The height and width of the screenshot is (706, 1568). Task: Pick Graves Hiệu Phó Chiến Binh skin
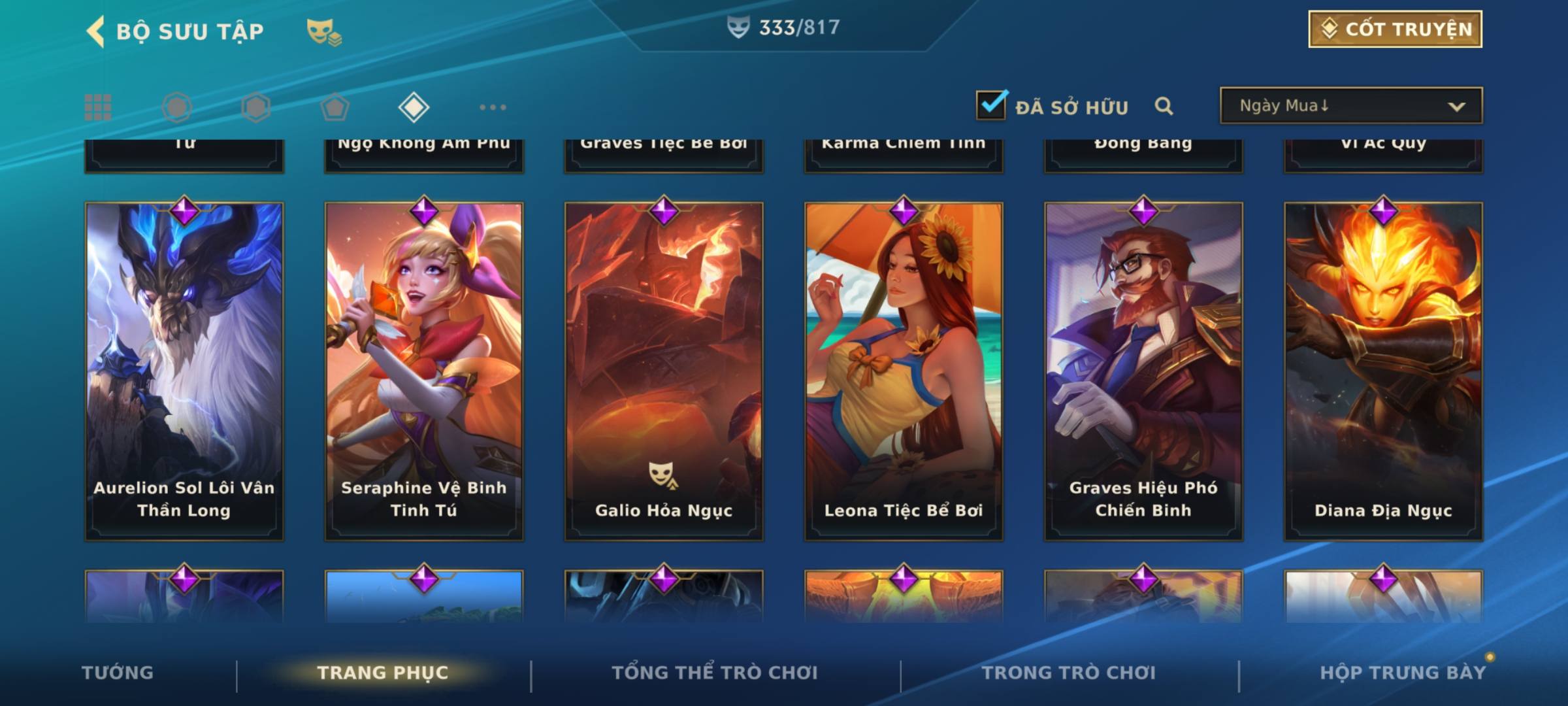coord(1143,371)
